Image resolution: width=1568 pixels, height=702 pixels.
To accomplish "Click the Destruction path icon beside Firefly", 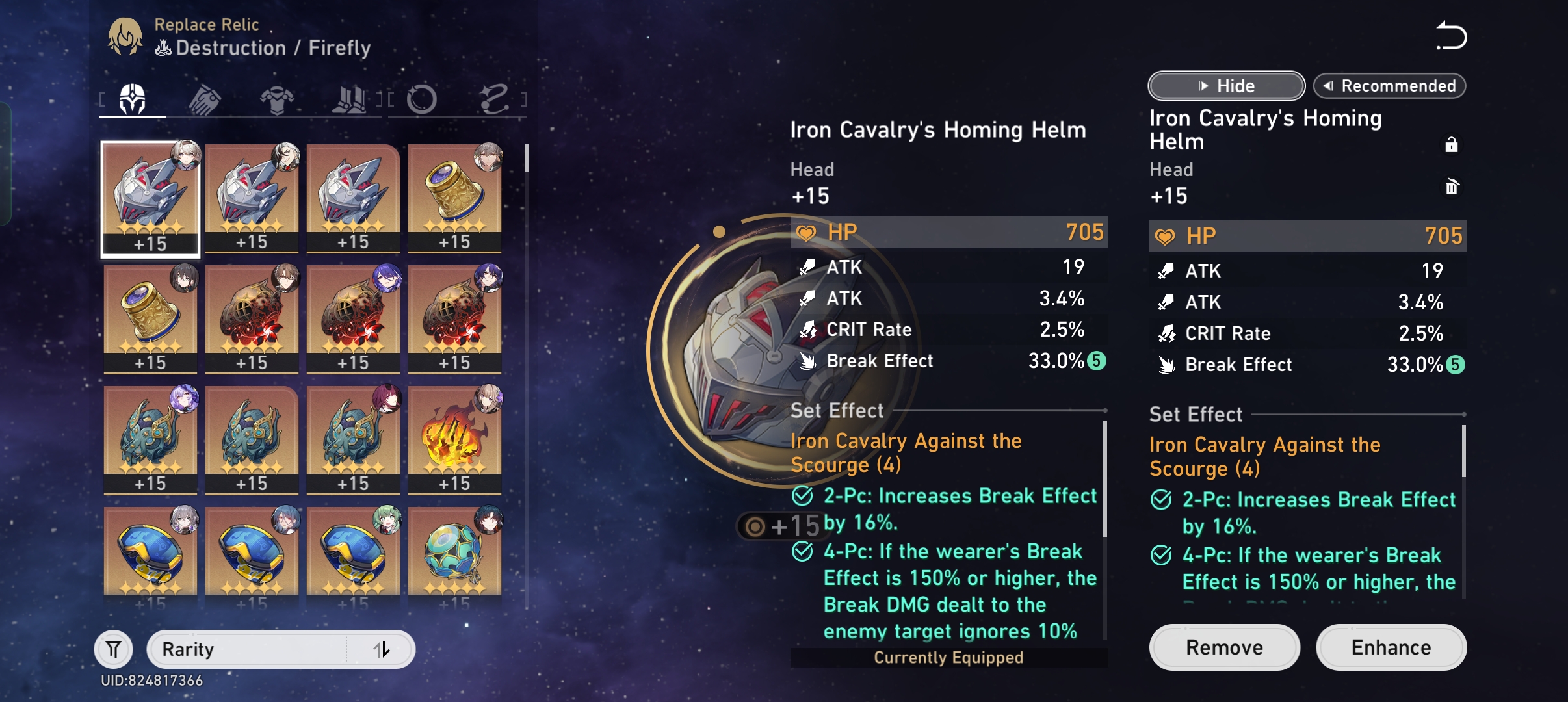I will tap(164, 47).
